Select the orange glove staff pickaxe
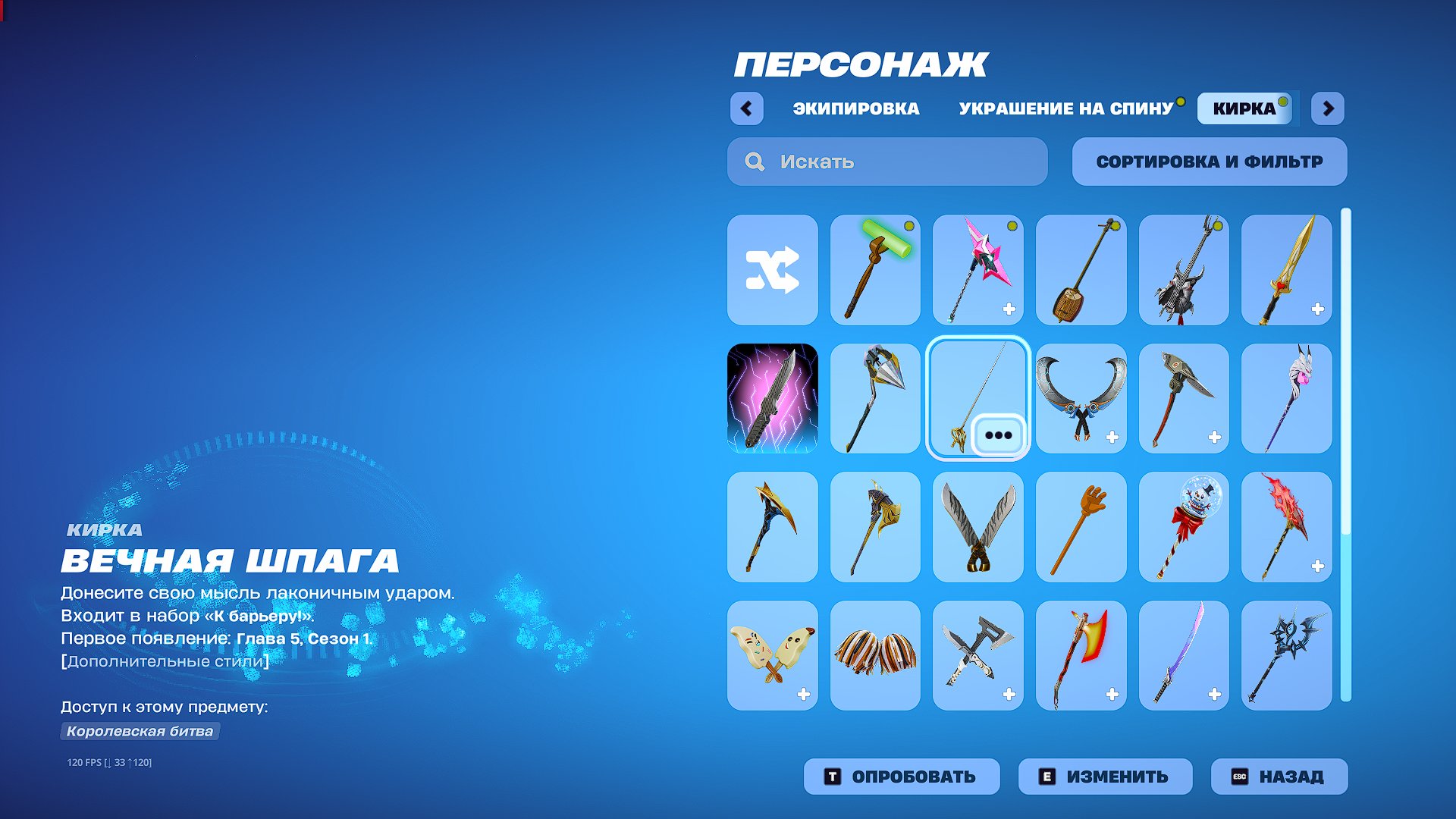 point(1081,527)
